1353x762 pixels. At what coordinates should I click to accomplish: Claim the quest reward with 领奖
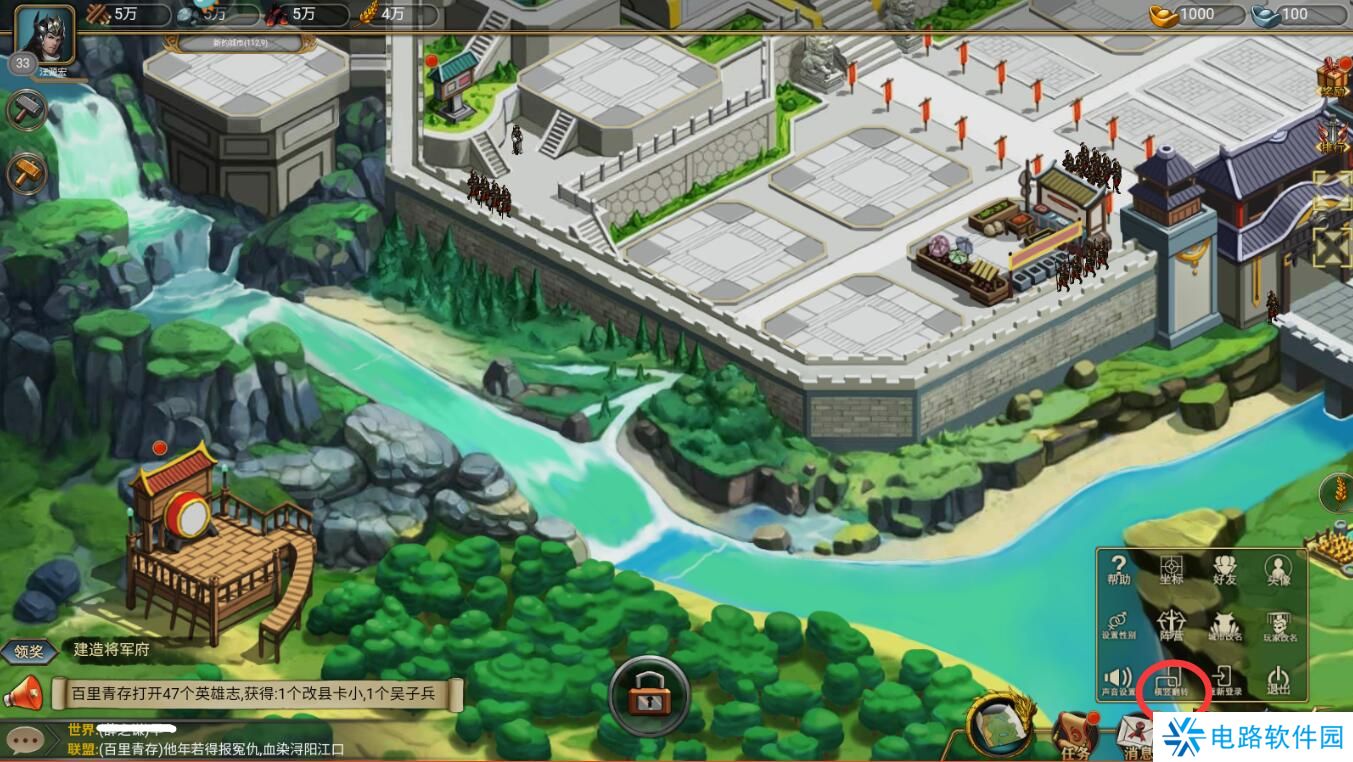pyautogui.click(x=28, y=650)
